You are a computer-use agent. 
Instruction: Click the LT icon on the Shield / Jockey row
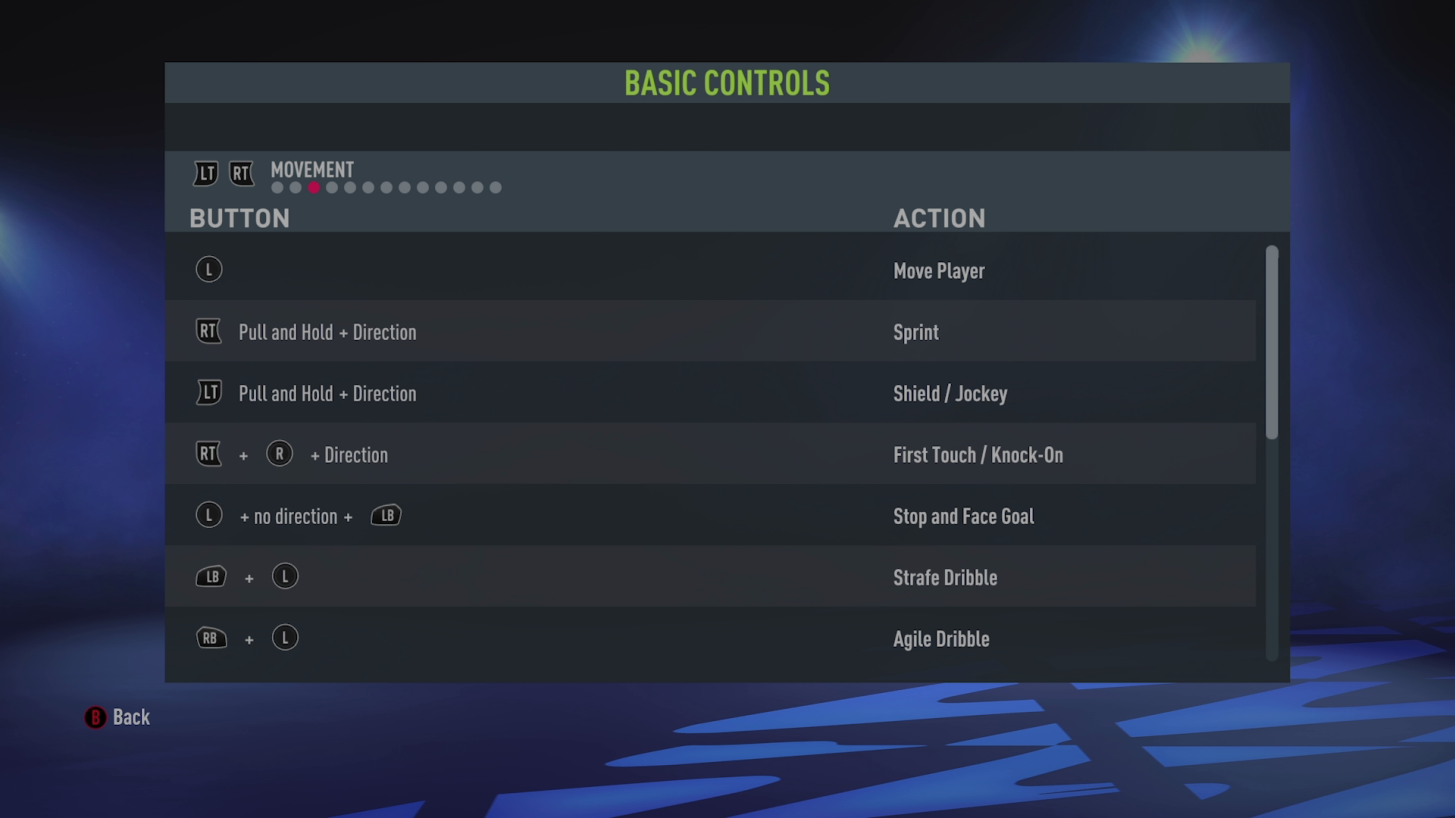(208, 392)
